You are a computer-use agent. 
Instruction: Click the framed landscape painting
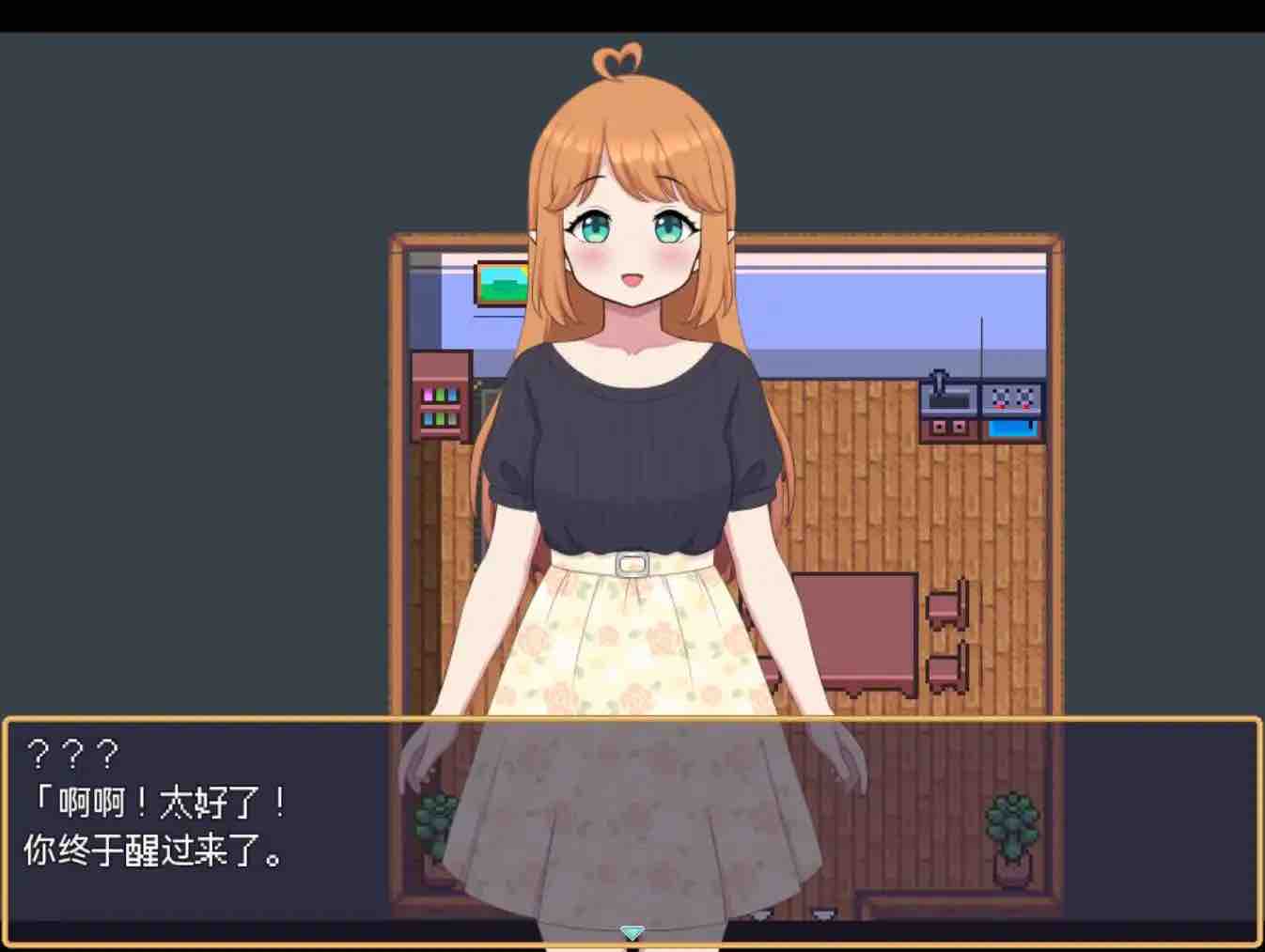tap(500, 281)
